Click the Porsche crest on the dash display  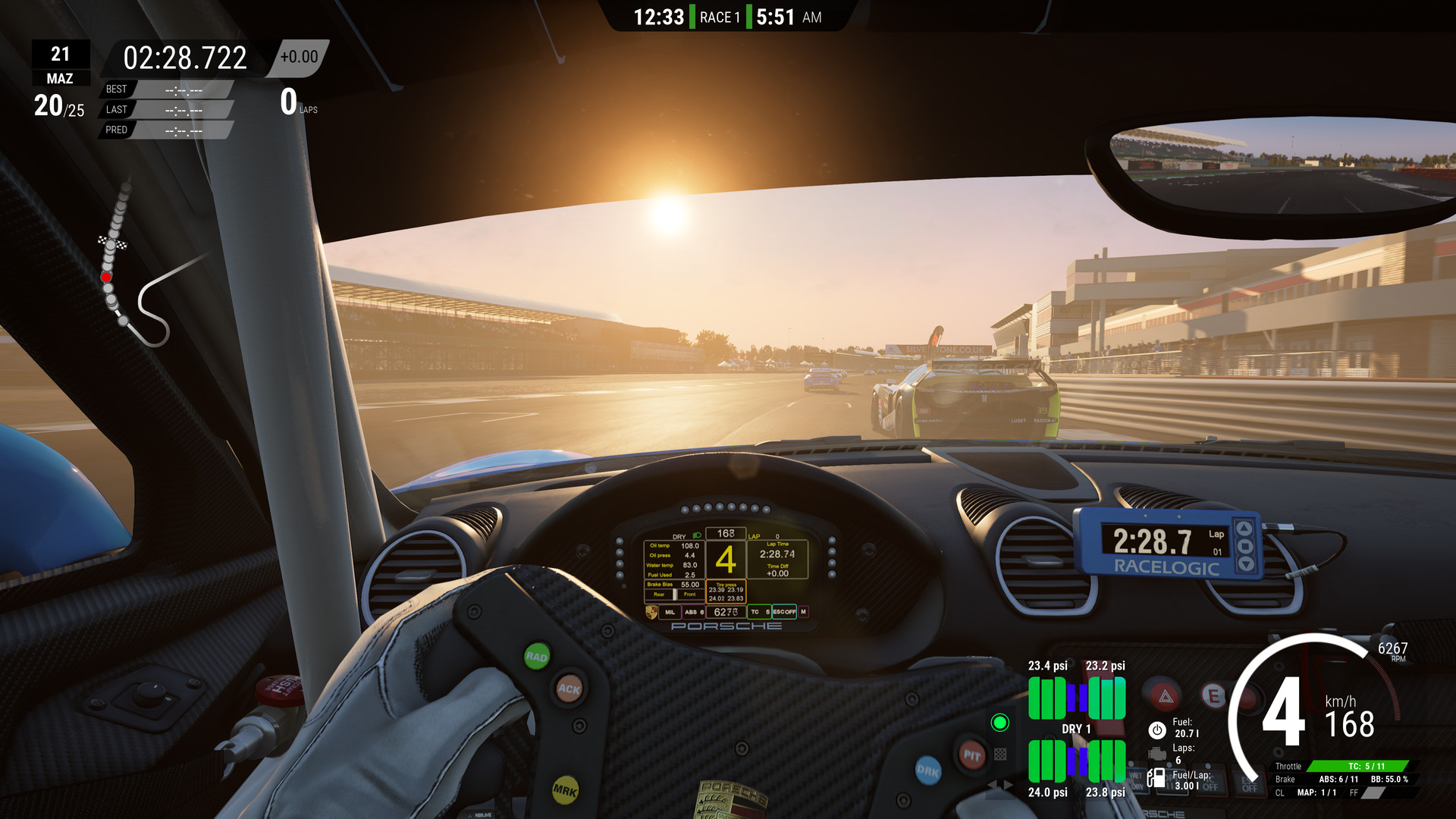(x=651, y=612)
